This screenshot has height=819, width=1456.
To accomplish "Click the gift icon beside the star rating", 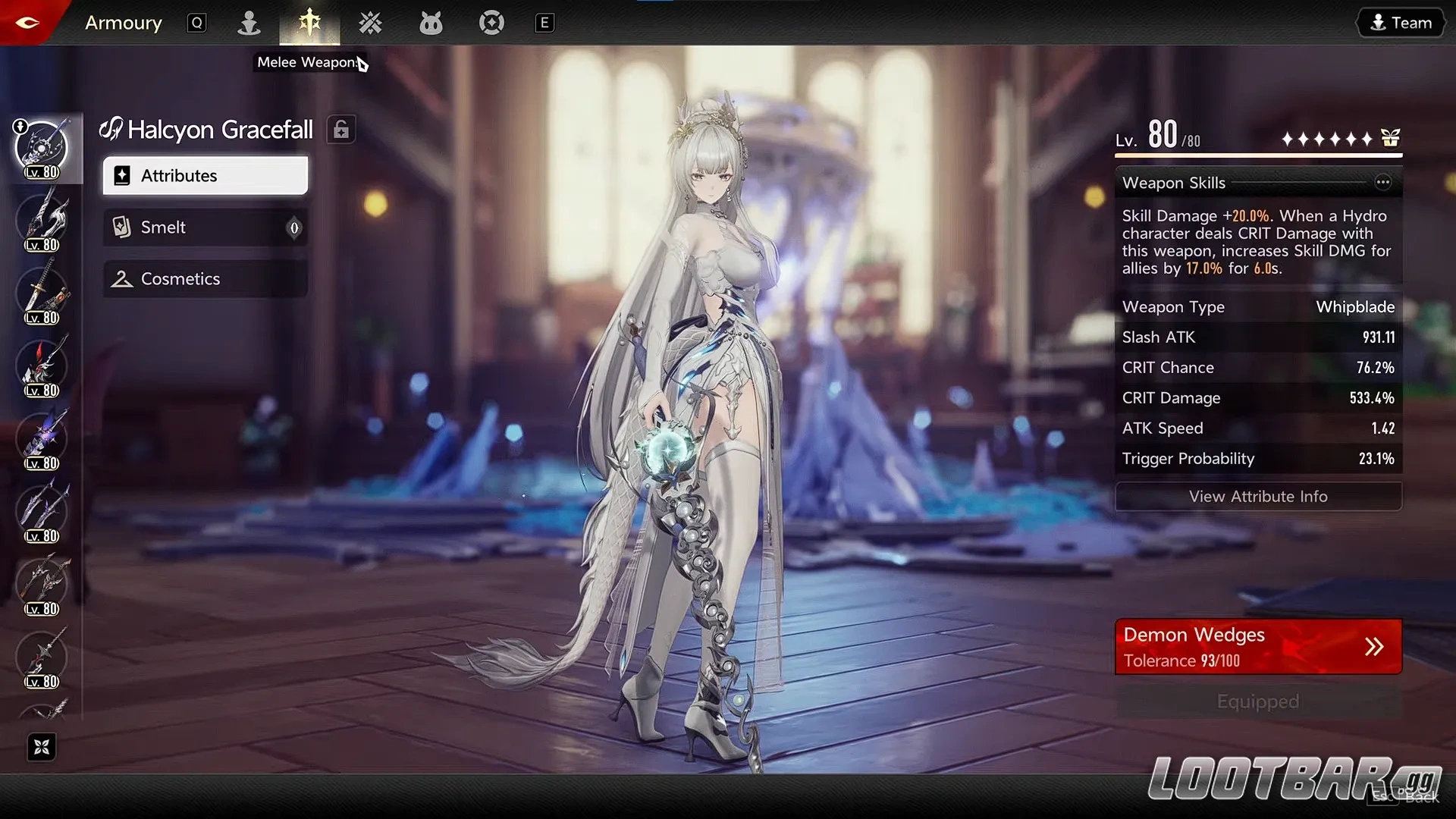I will pyautogui.click(x=1390, y=138).
